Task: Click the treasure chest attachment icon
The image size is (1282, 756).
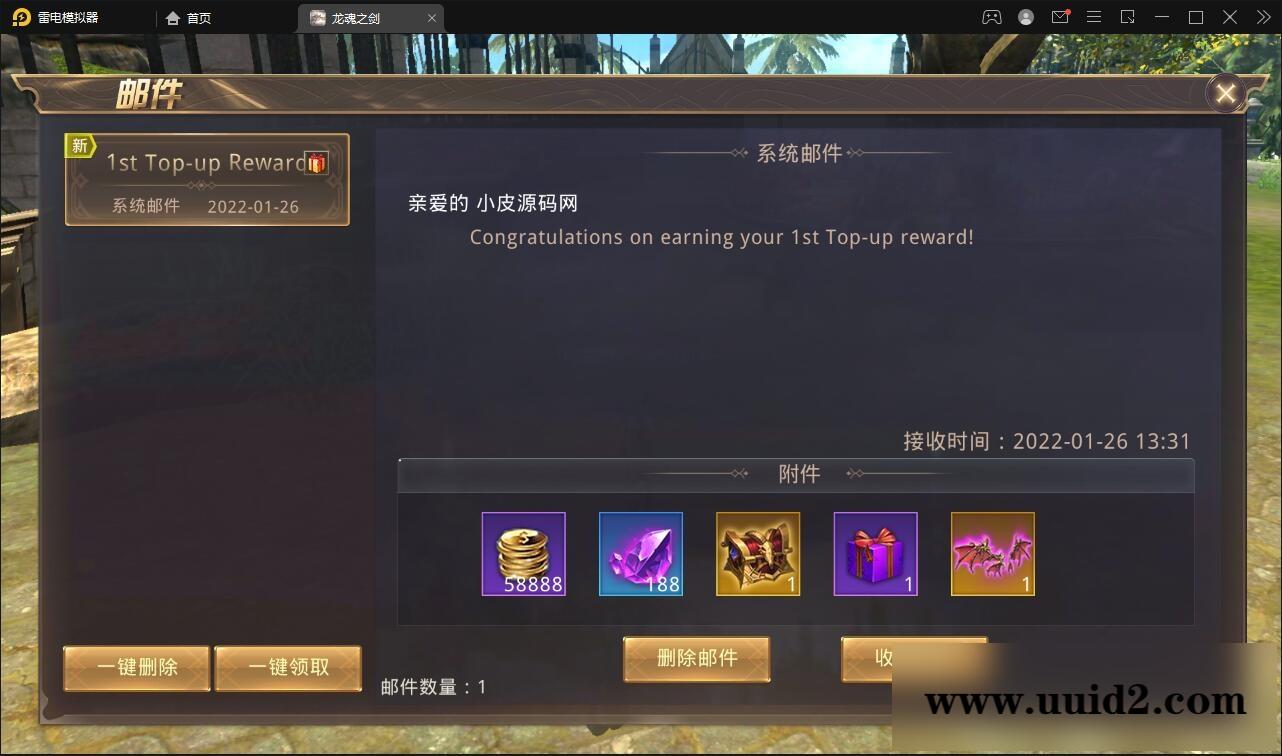Action: pos(758,554)
